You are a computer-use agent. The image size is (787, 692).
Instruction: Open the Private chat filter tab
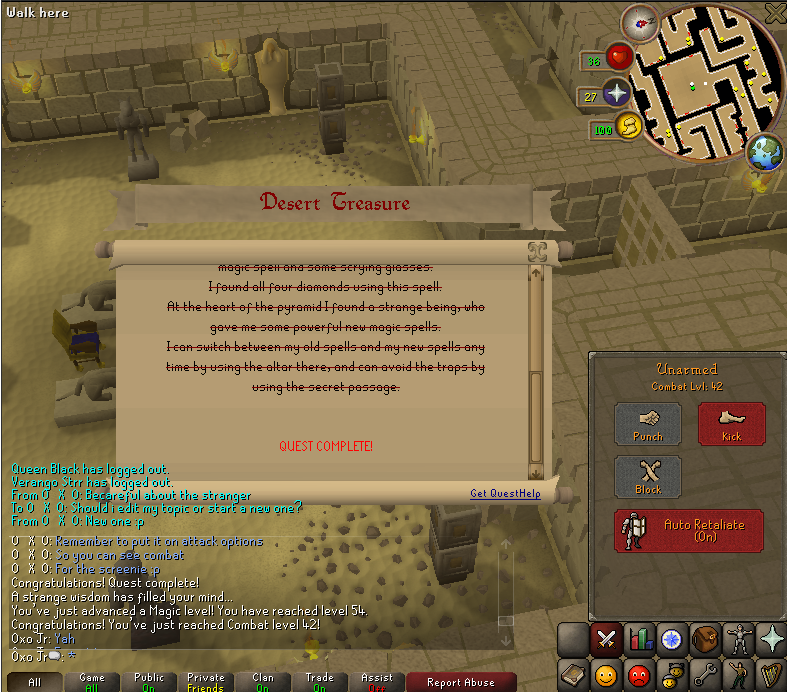(206, 682)
